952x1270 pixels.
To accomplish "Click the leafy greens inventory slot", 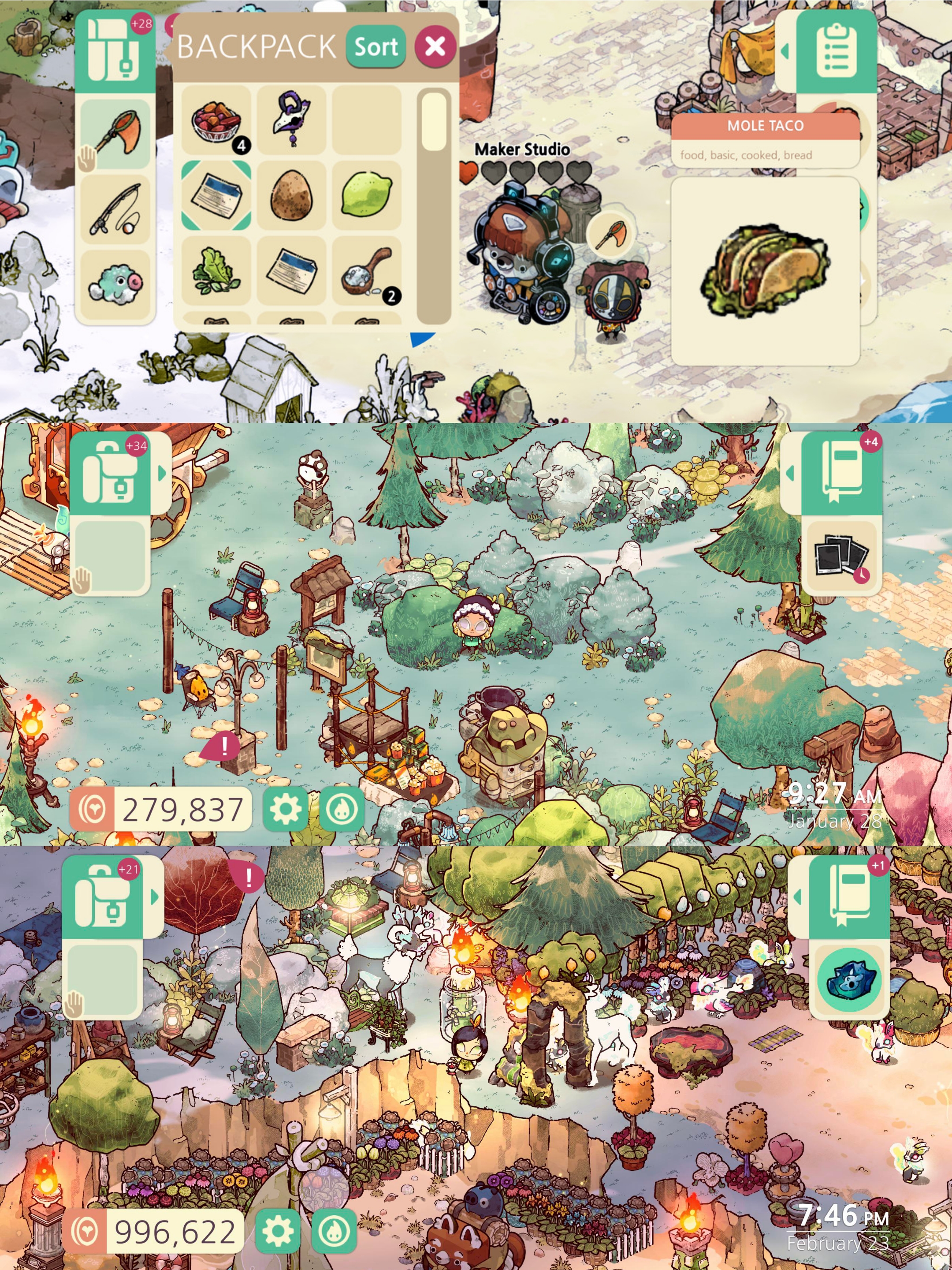I will (x=216, y=270).
